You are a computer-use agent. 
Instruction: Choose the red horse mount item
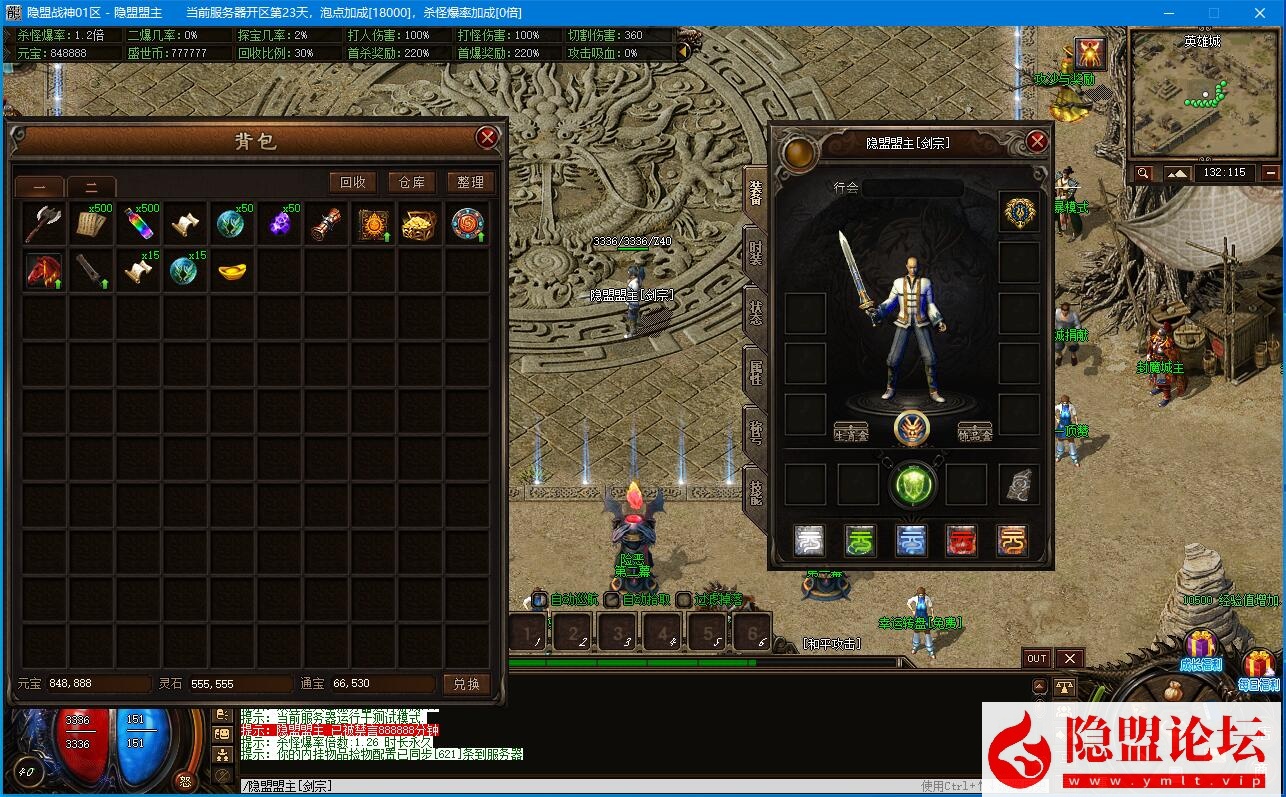[43, 271]
